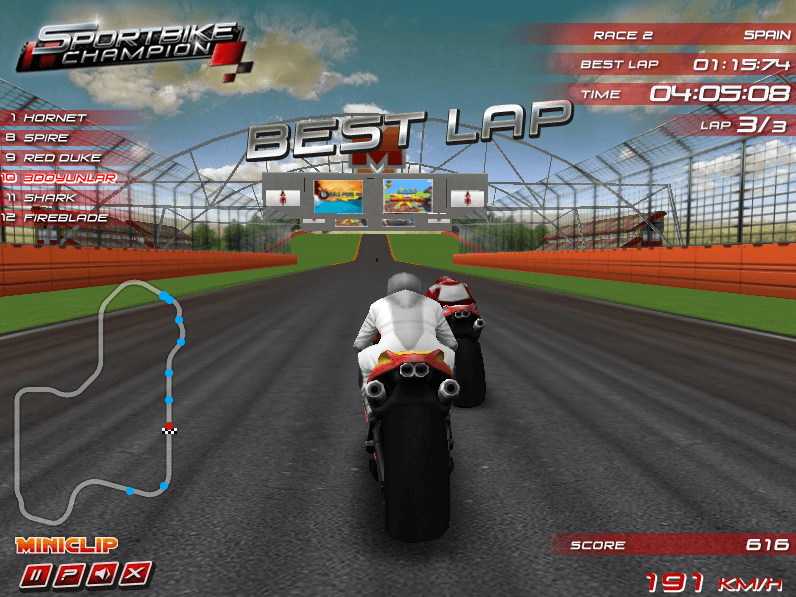Select the Fireblade row in standings

(60, 217)
